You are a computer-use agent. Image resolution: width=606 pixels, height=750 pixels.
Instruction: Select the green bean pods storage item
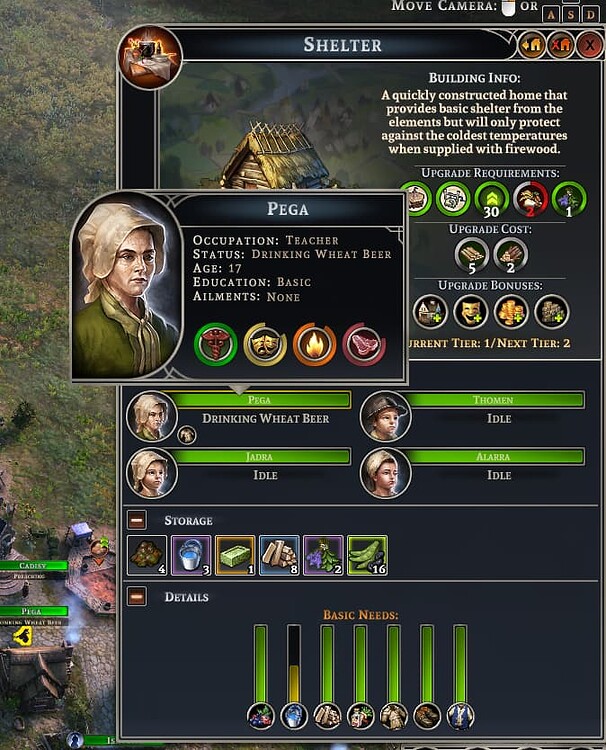[367, 555]
